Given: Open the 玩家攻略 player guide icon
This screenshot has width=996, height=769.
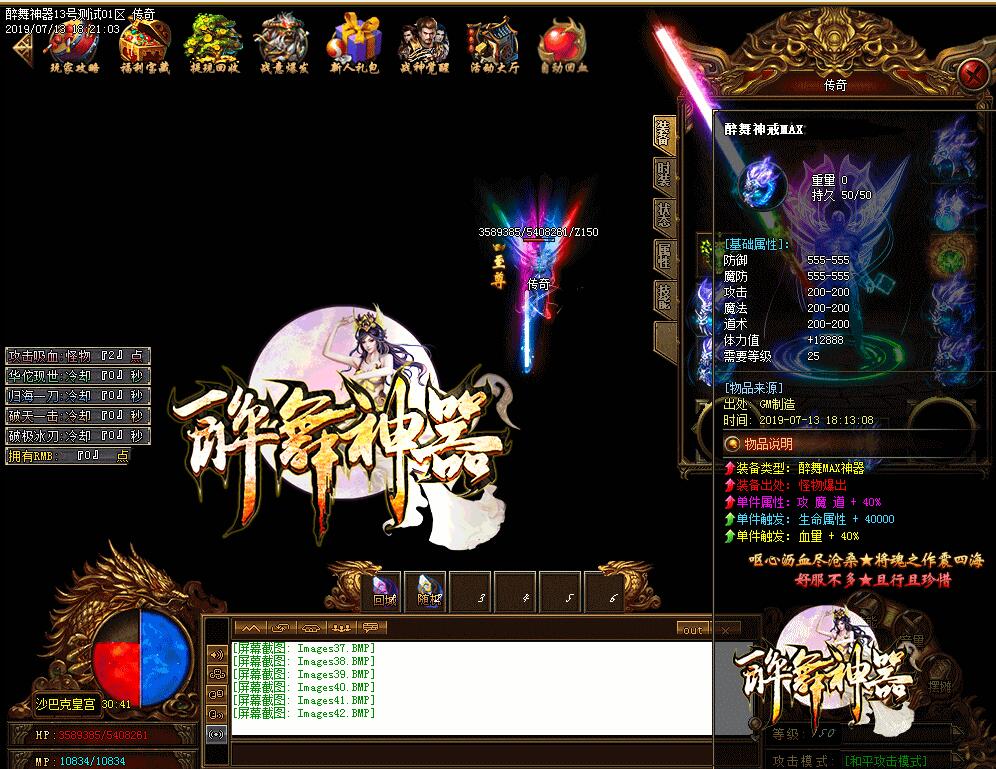Looking at the screenshot, I should click(x=75, y=46).
